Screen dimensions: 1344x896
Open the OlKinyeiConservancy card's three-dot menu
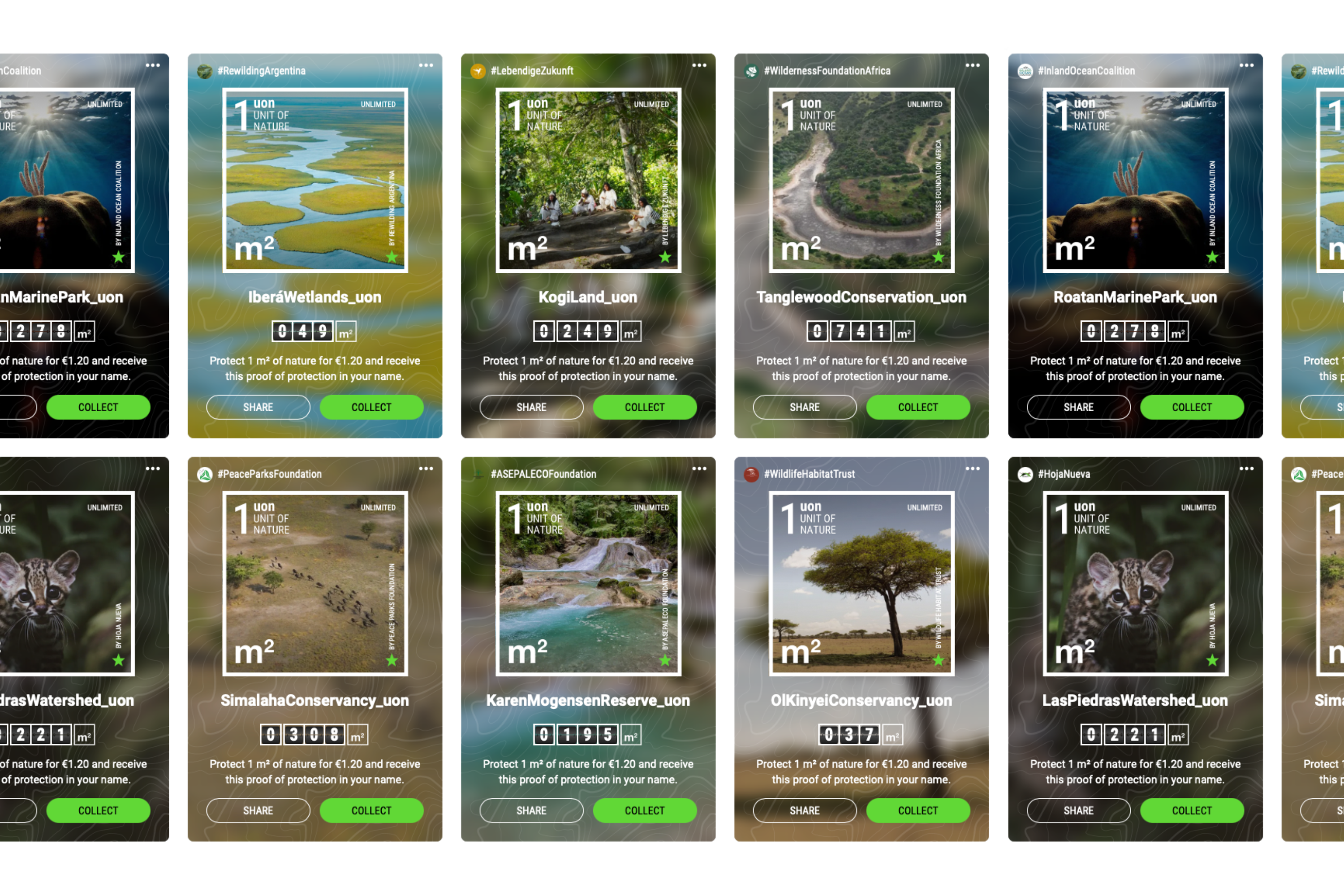pos(973,469)
